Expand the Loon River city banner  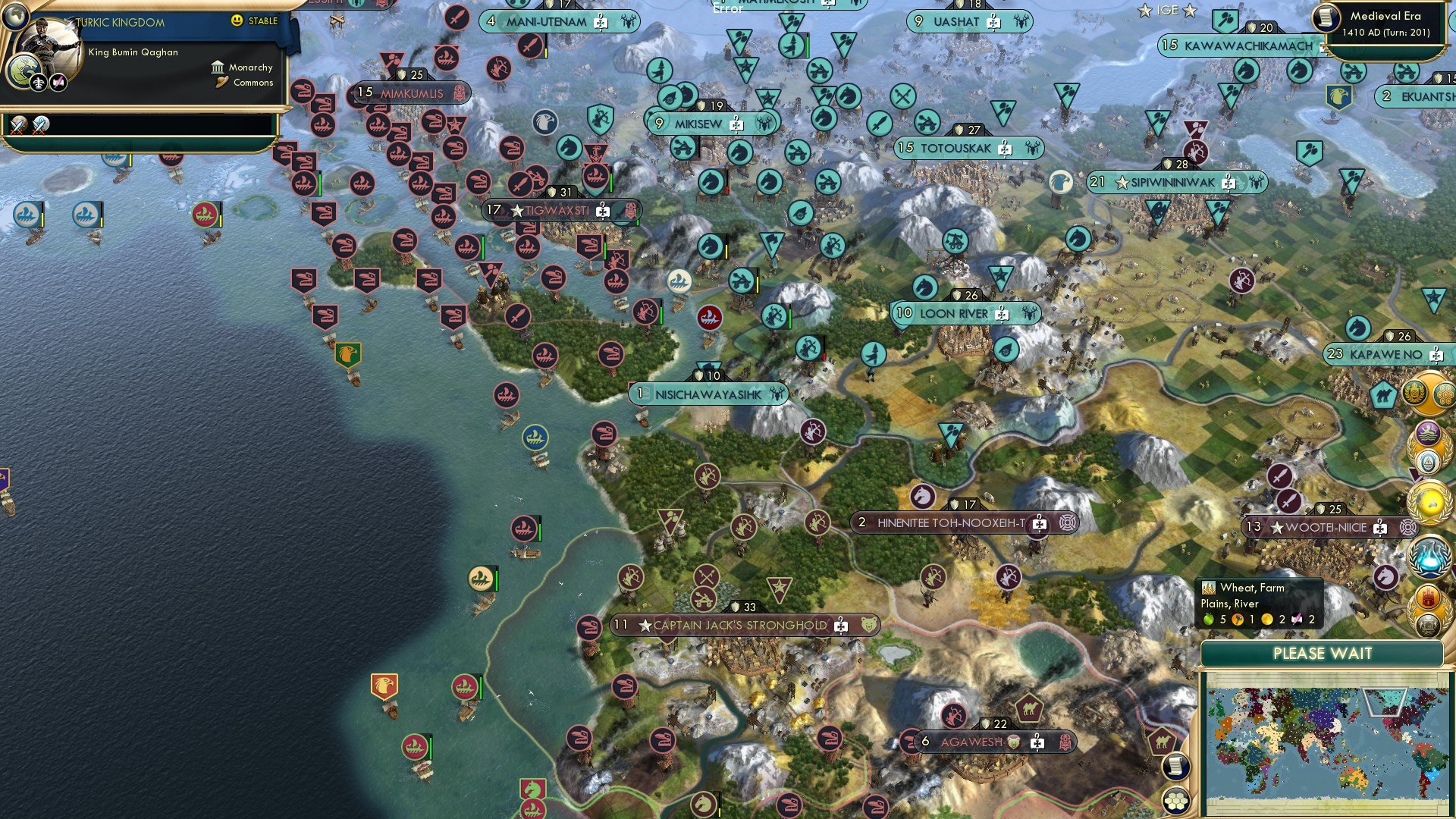(x=965, y=313)
